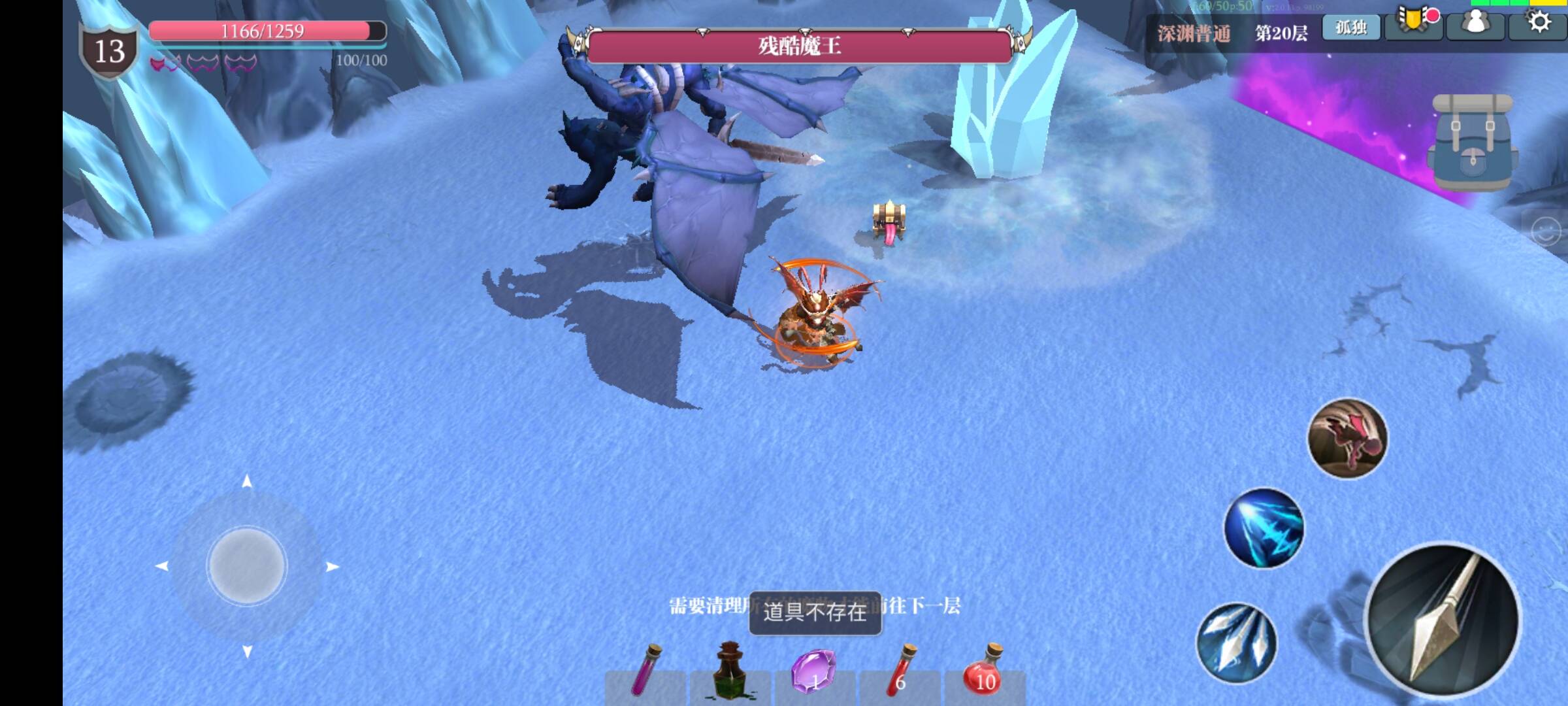Screen dimensions: 1568x706
Task: Open the player profile silhouette button
Action: [x=1476, y=24]
